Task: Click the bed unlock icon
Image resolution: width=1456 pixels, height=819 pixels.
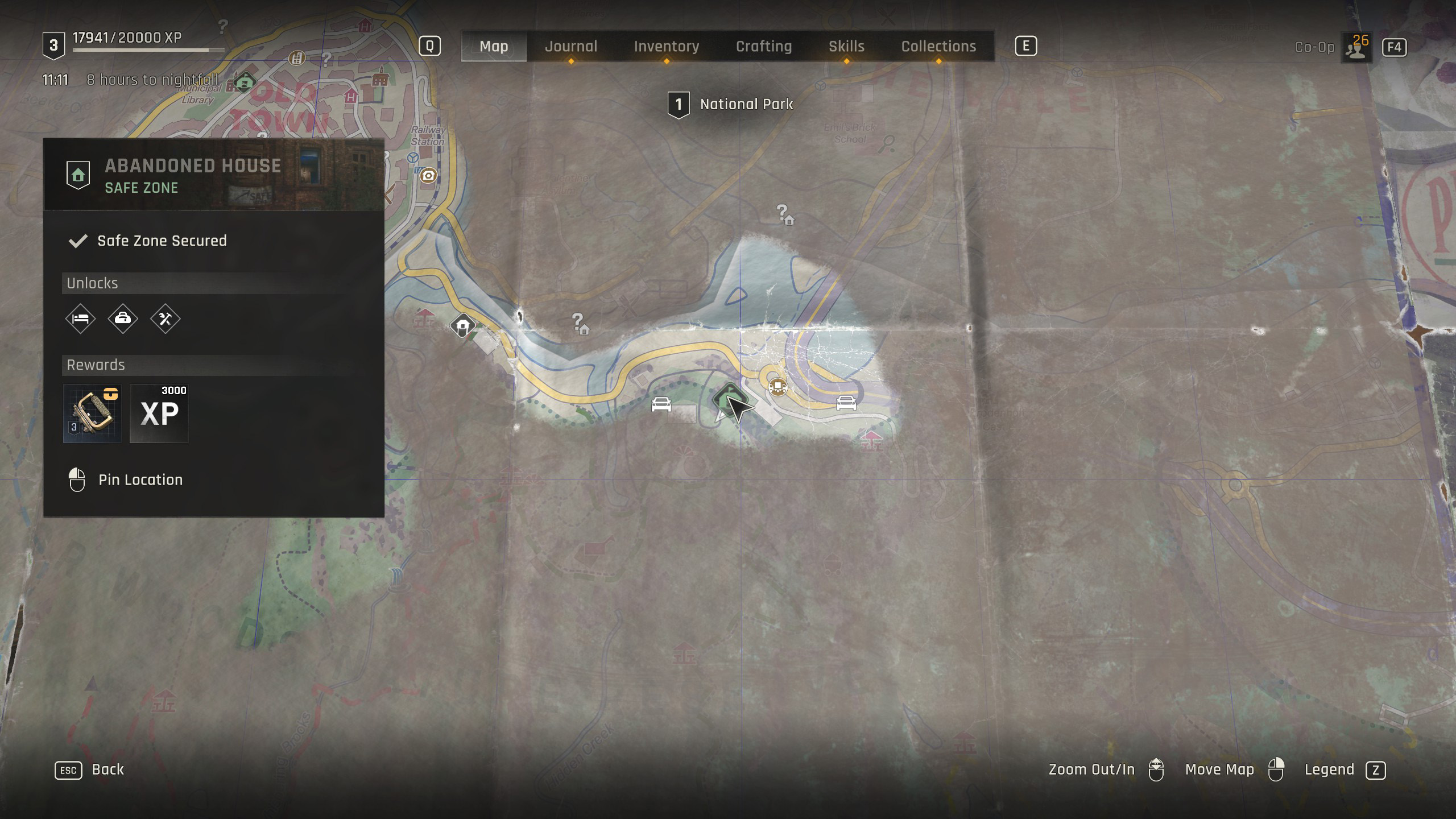Action: pyautogui.click(x=80, y=318)
